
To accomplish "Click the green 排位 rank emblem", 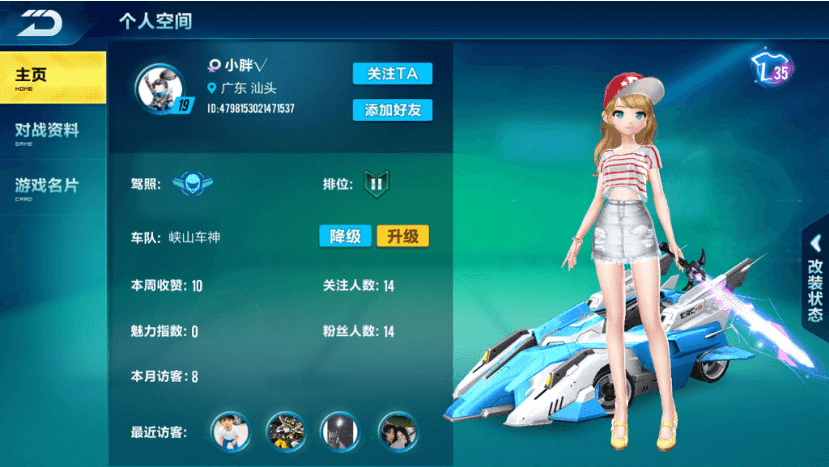I will pyautogui.click(x=376, y=184).
